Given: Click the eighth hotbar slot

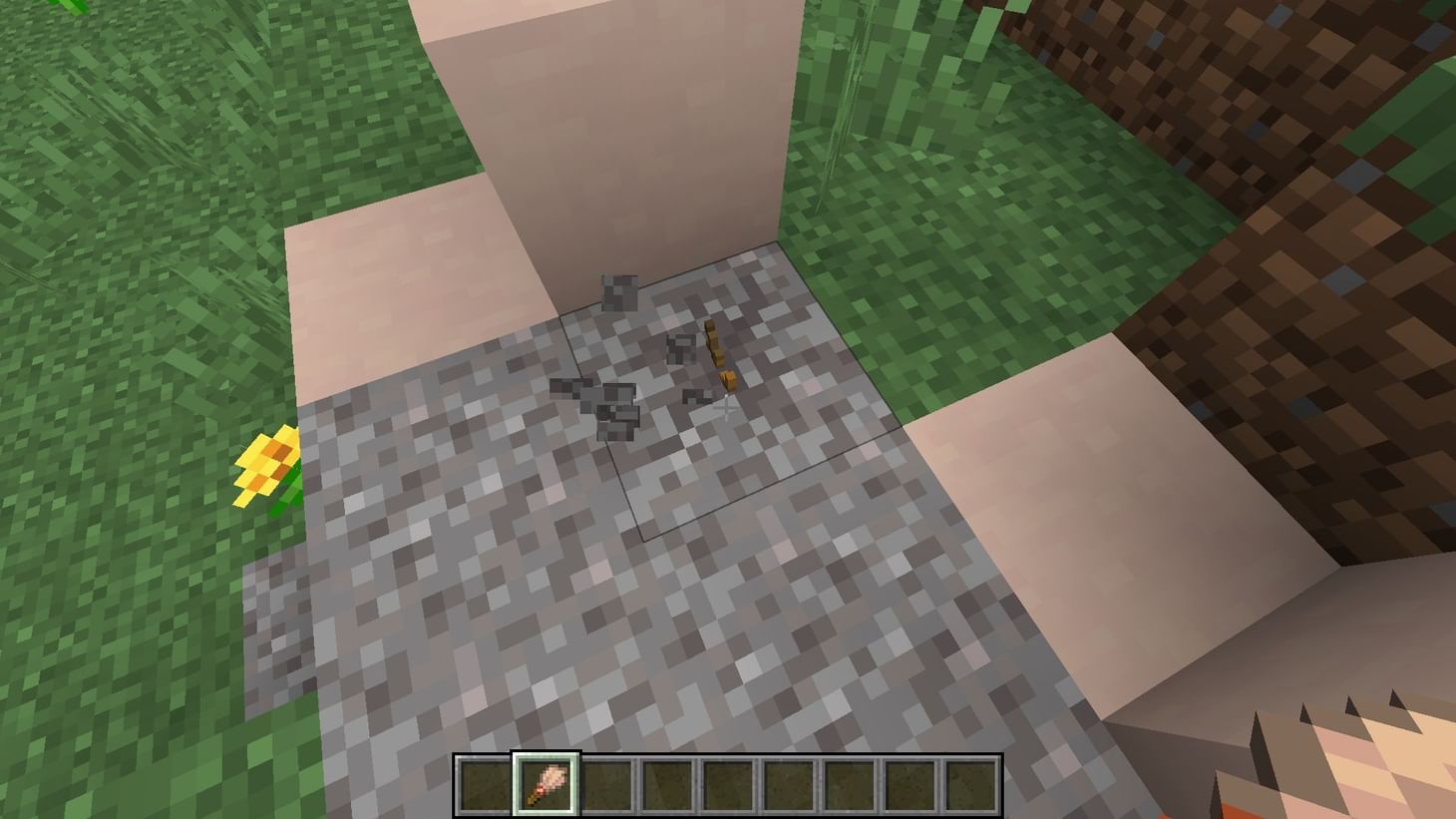Looking at the screenshot, I should (909, 783).
